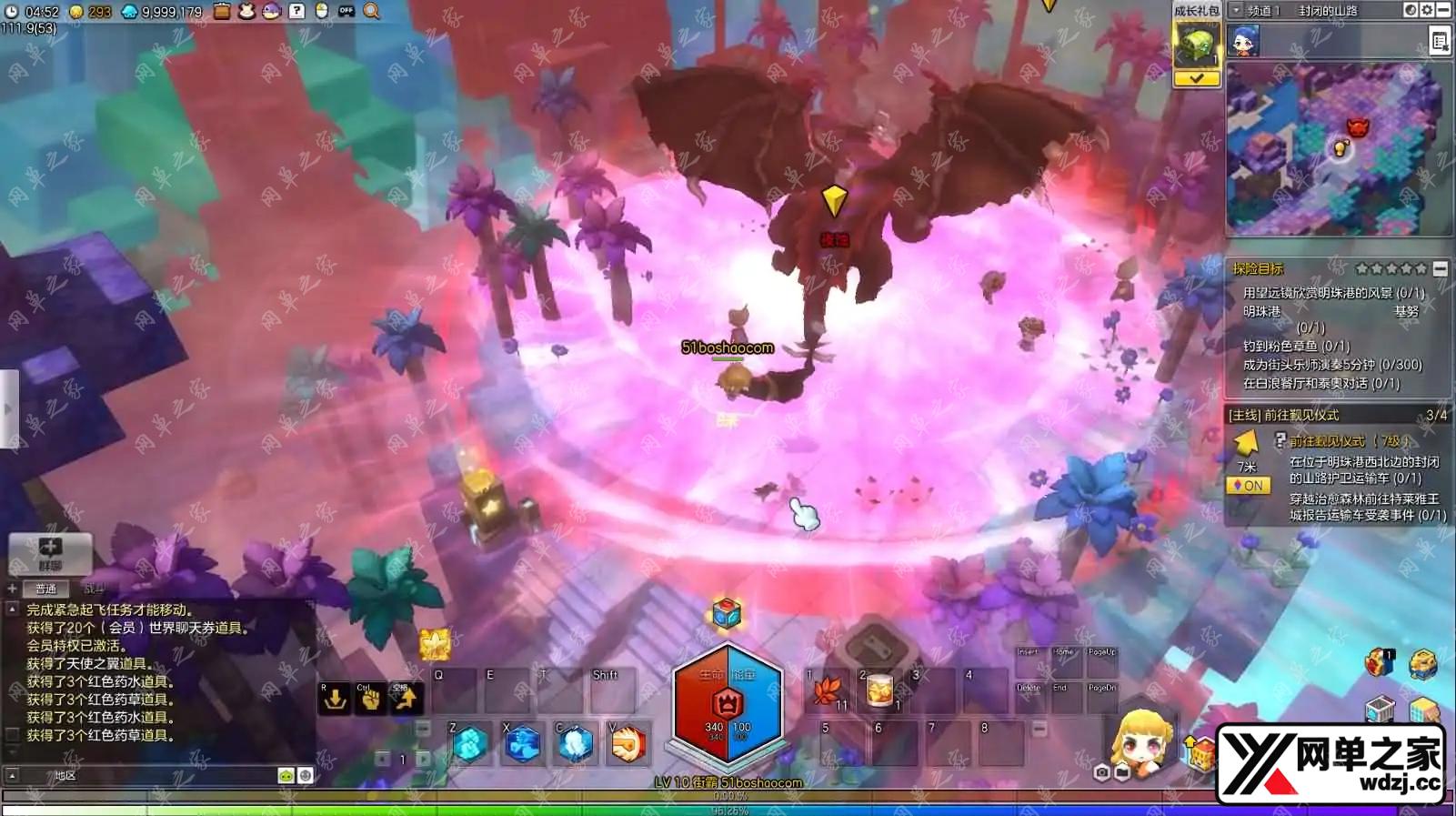The image size is (1456, 816).
Task: Toggle the quest navigation ON button
Action: click(1248, 486)
